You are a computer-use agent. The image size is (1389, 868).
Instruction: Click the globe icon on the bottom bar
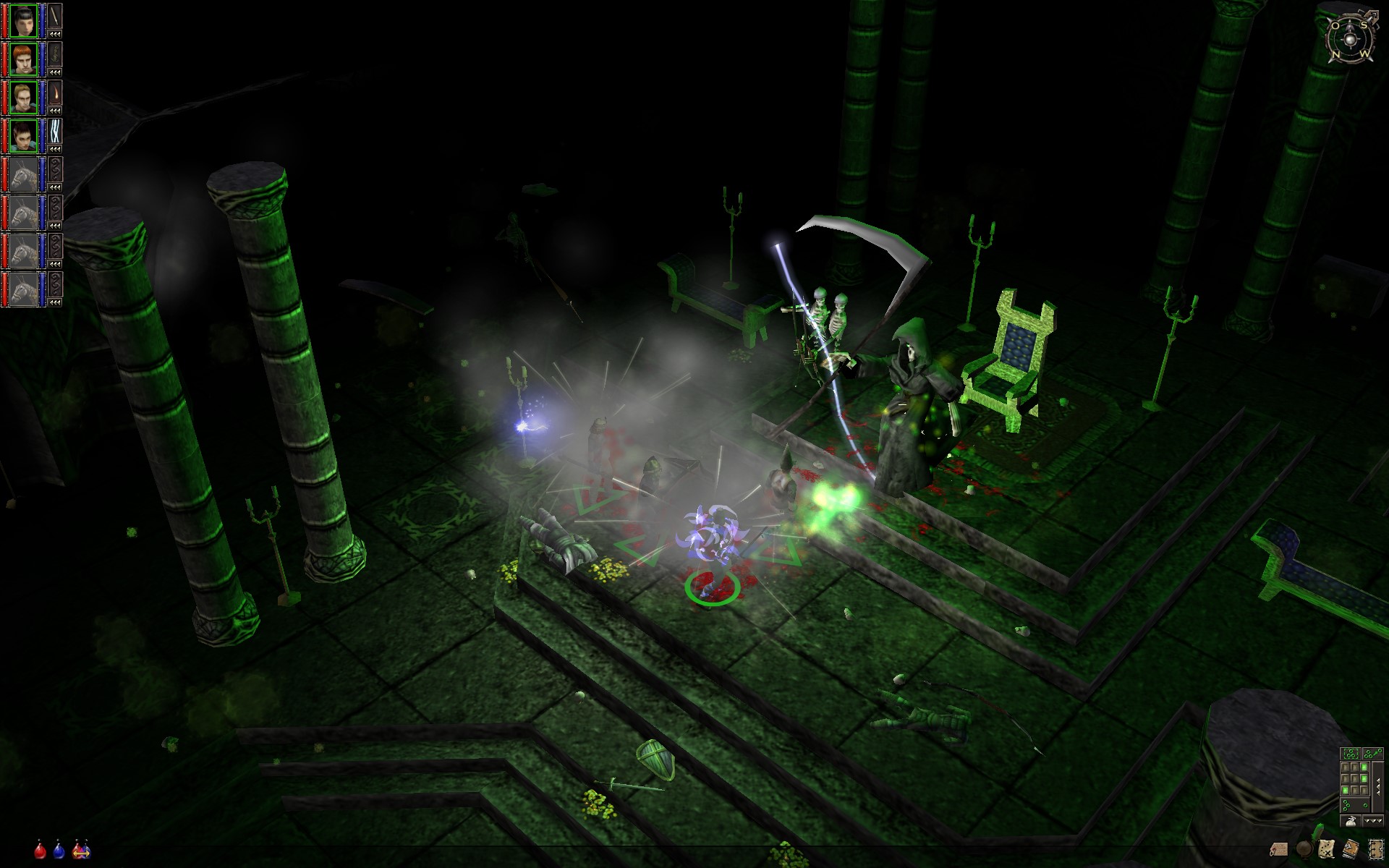[1304, 848]
